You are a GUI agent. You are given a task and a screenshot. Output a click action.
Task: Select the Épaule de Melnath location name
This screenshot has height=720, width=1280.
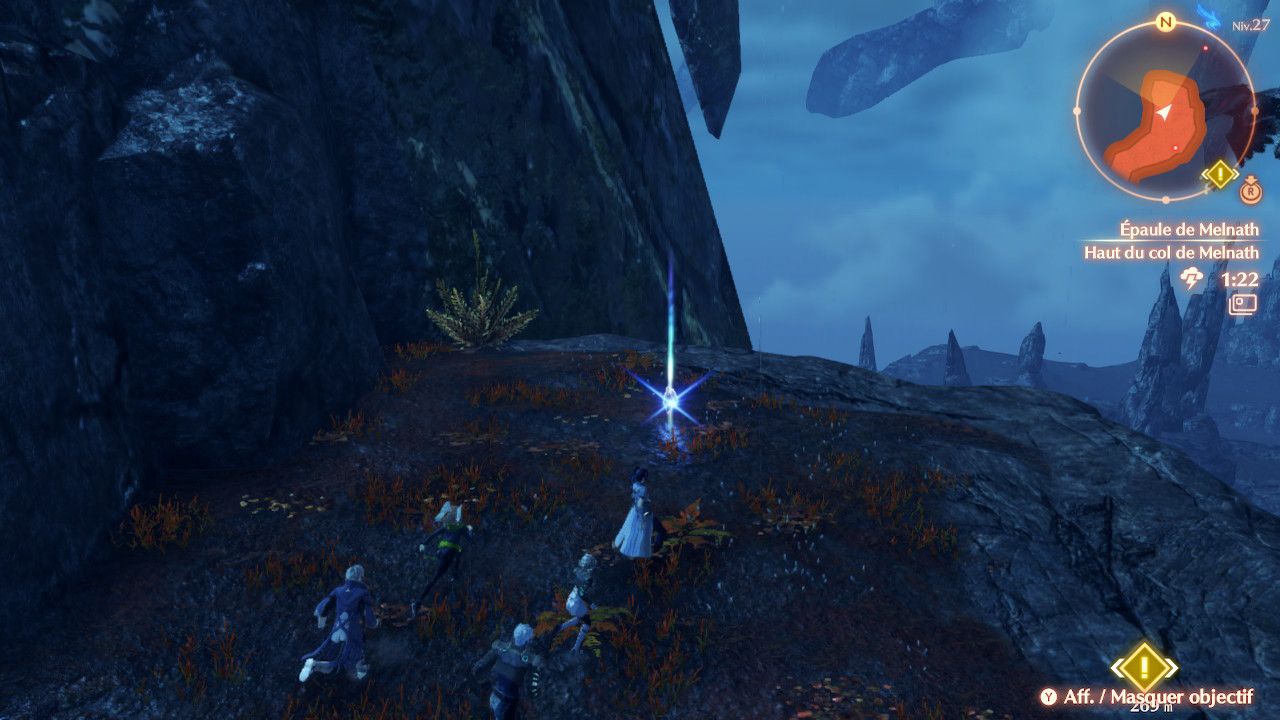tap(1188, 230)
